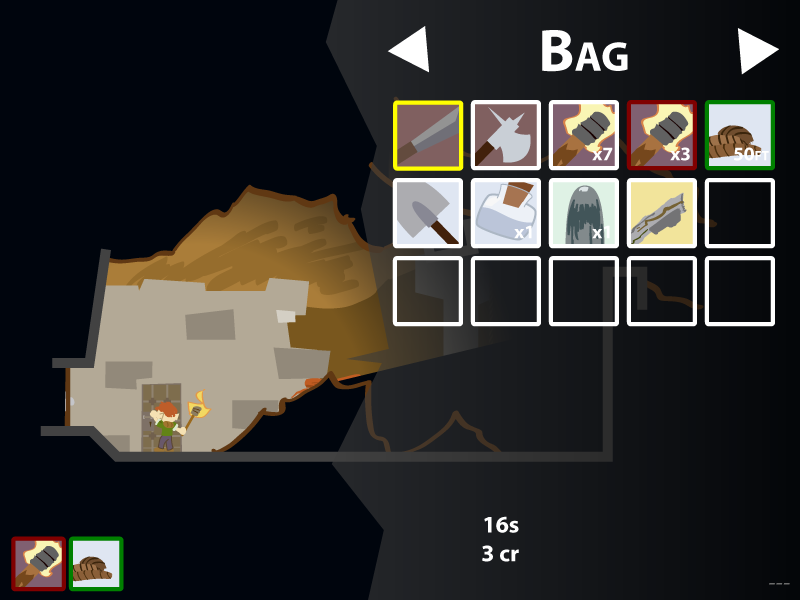Select the battle axe slot

point(506,135)
